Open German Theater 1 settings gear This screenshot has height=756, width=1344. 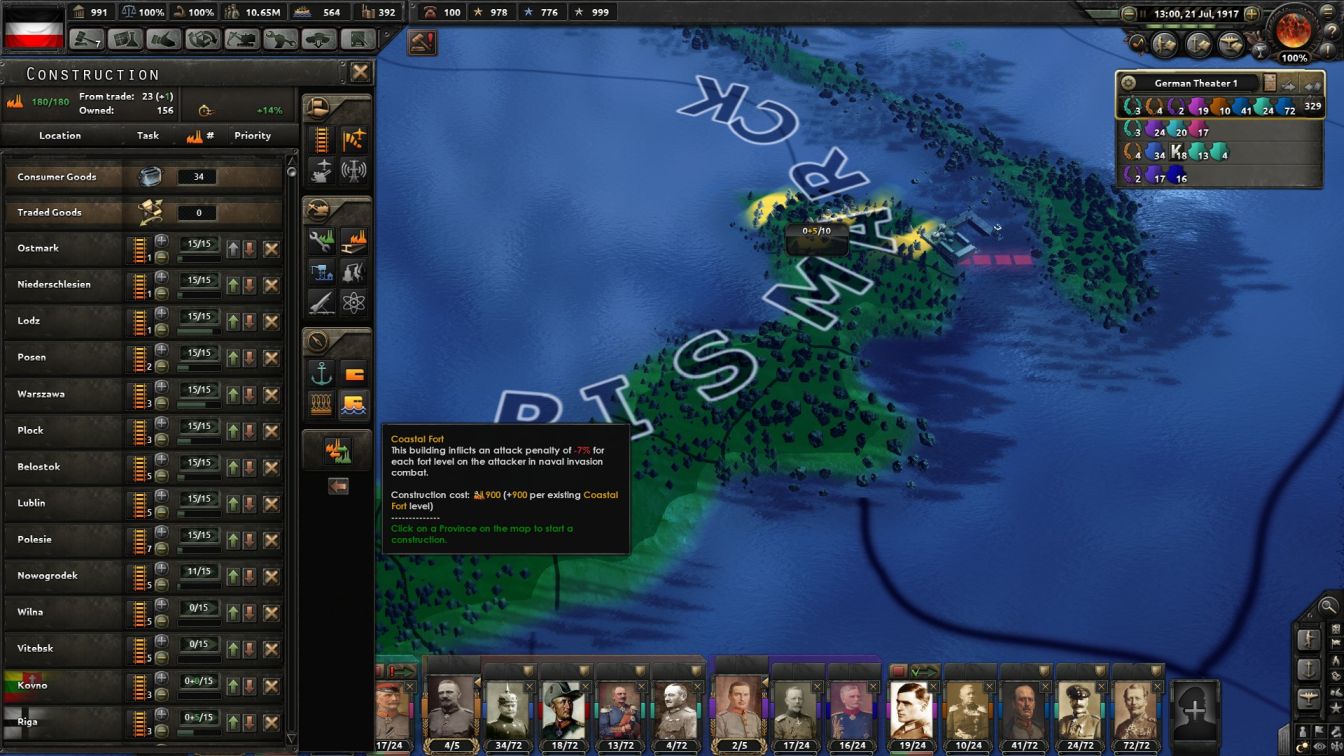(1129, 84)
